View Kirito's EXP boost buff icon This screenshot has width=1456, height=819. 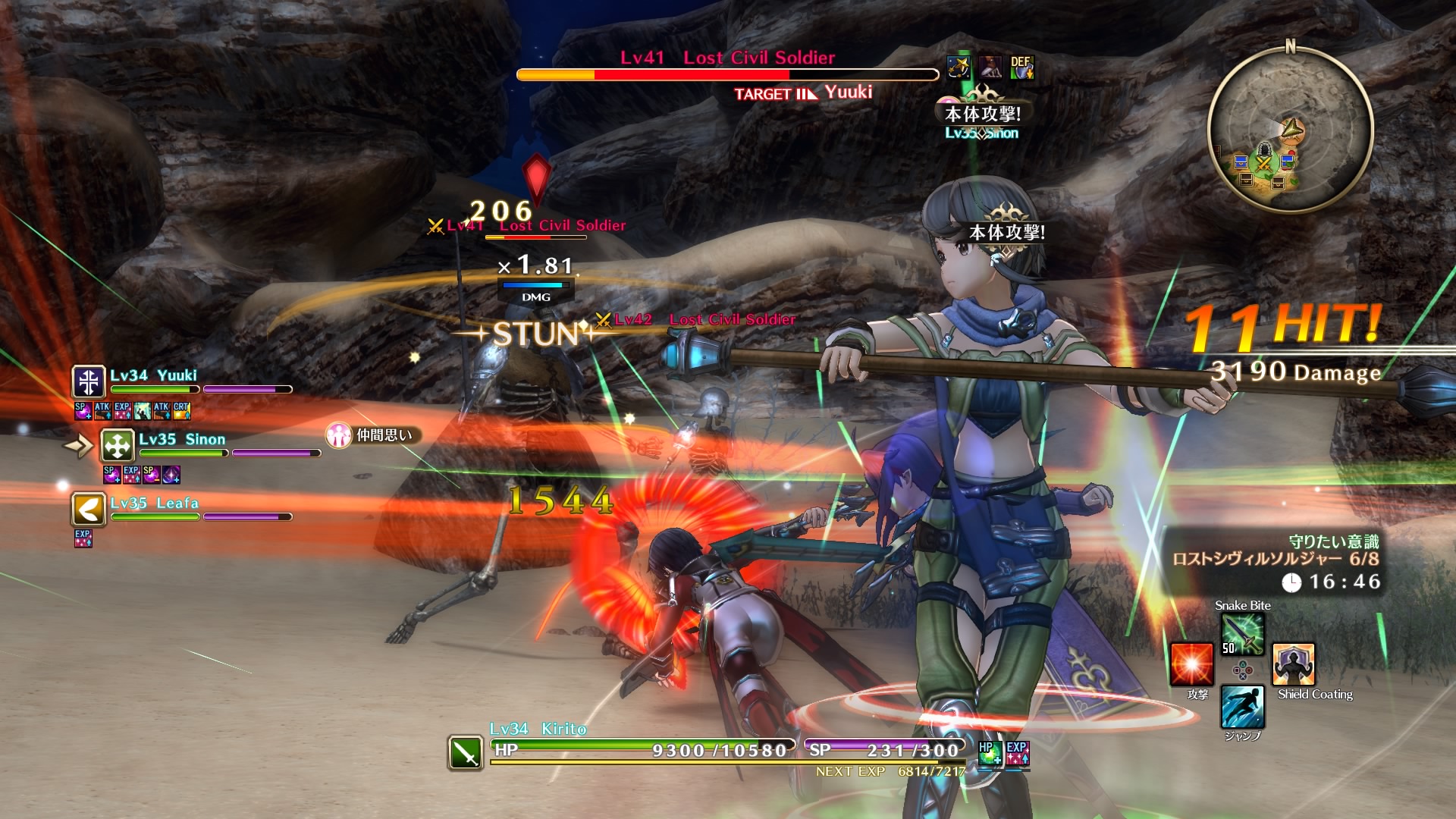[1017, 753]
